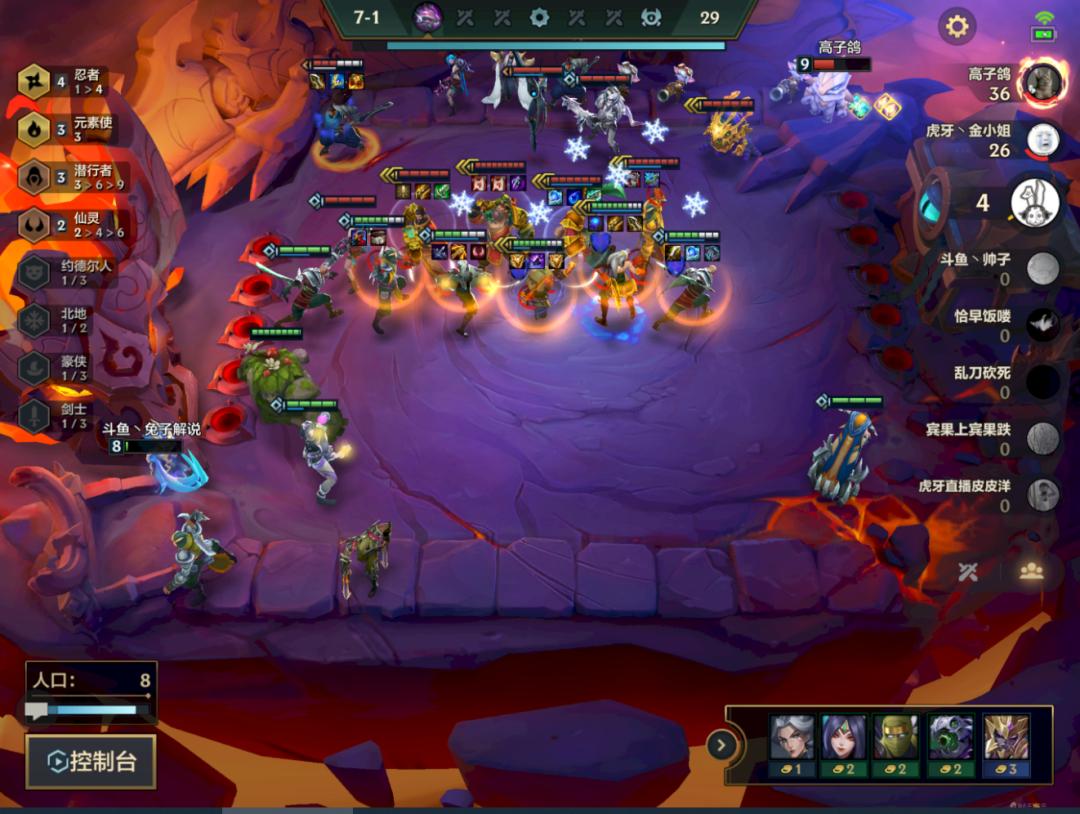Select eliminated player 乱刀砍死 in the list
Image resolution: width=1080 pixels, height=814 pixels.
(1042, 381)
